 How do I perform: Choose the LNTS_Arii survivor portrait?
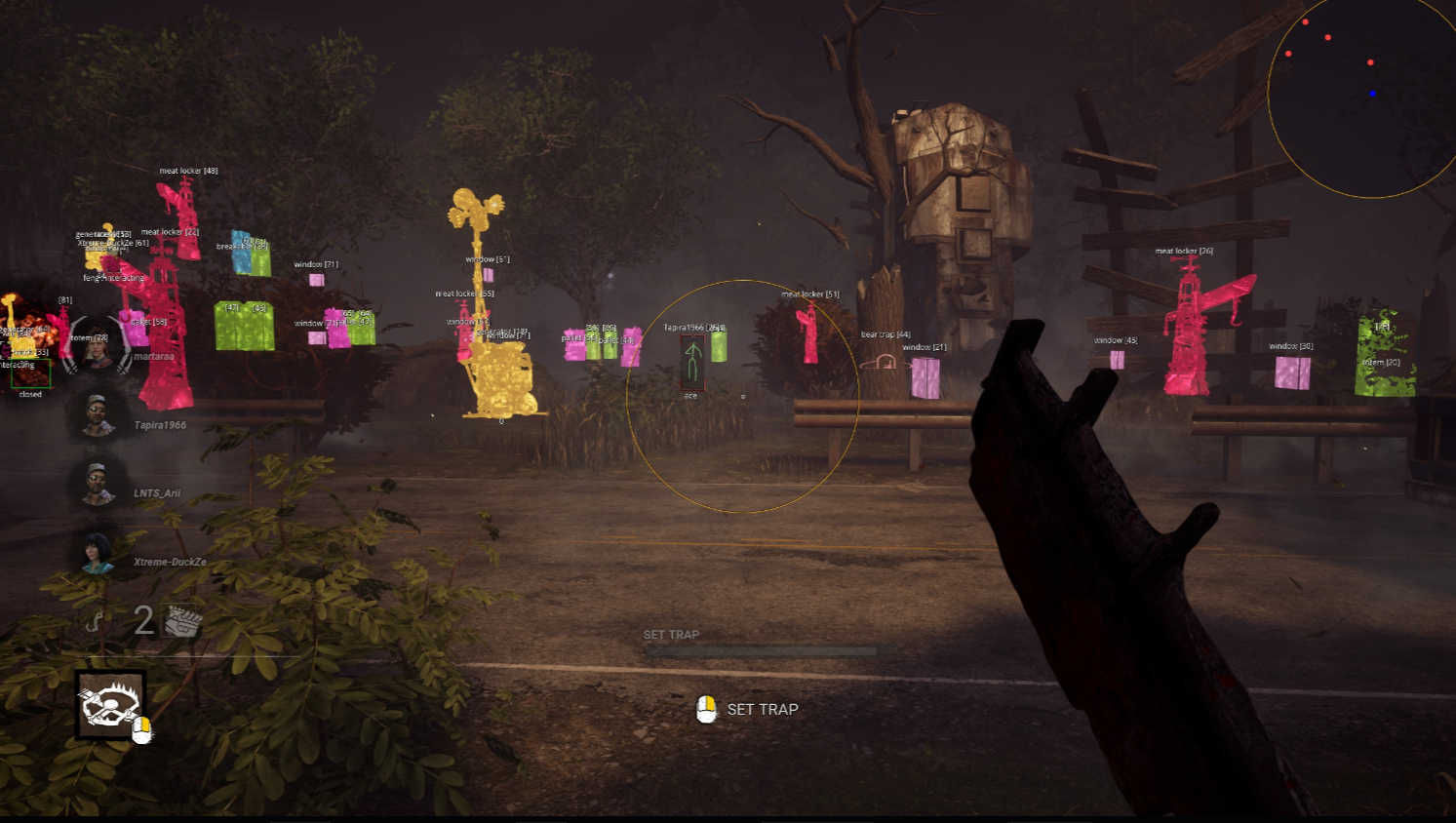[x=97, y=484]
